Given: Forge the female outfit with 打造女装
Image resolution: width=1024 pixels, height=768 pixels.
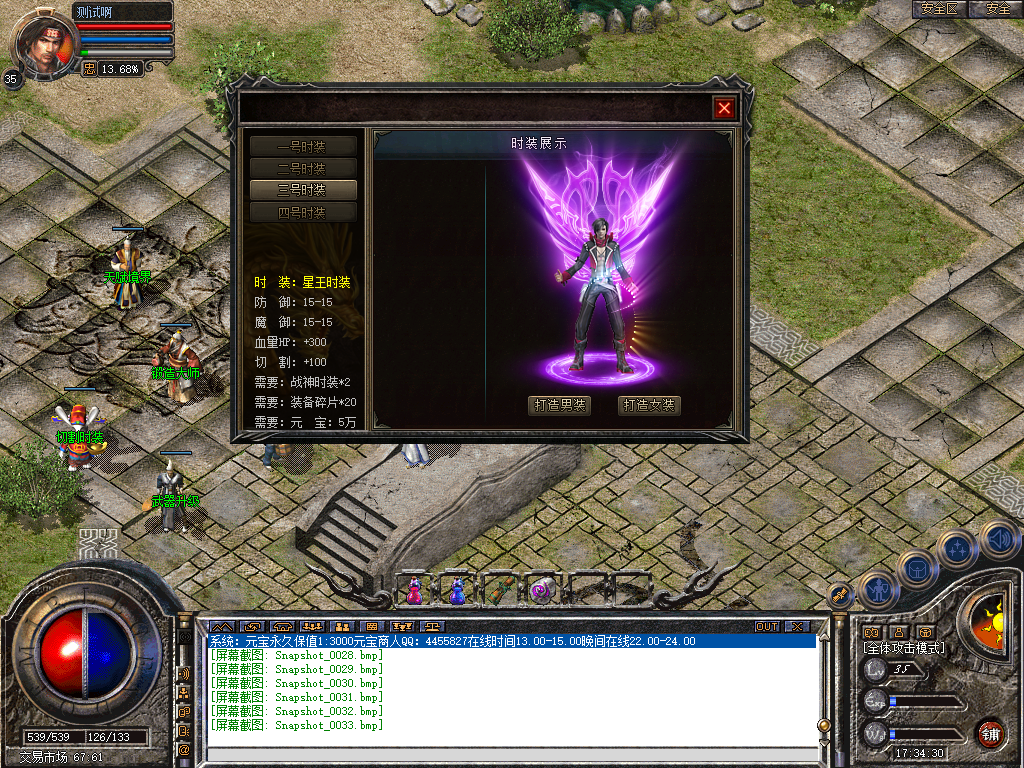Looking at the screenshot, I should (x=649, y=405).
